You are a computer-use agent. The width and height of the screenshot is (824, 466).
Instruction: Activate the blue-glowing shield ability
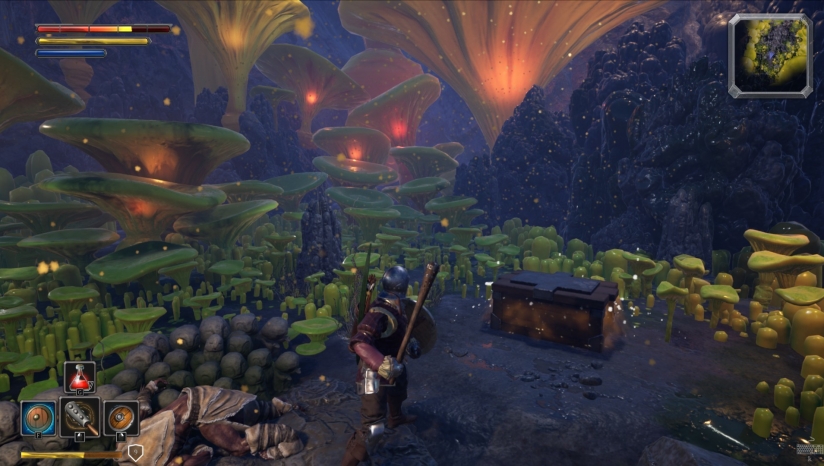point(38,418)
